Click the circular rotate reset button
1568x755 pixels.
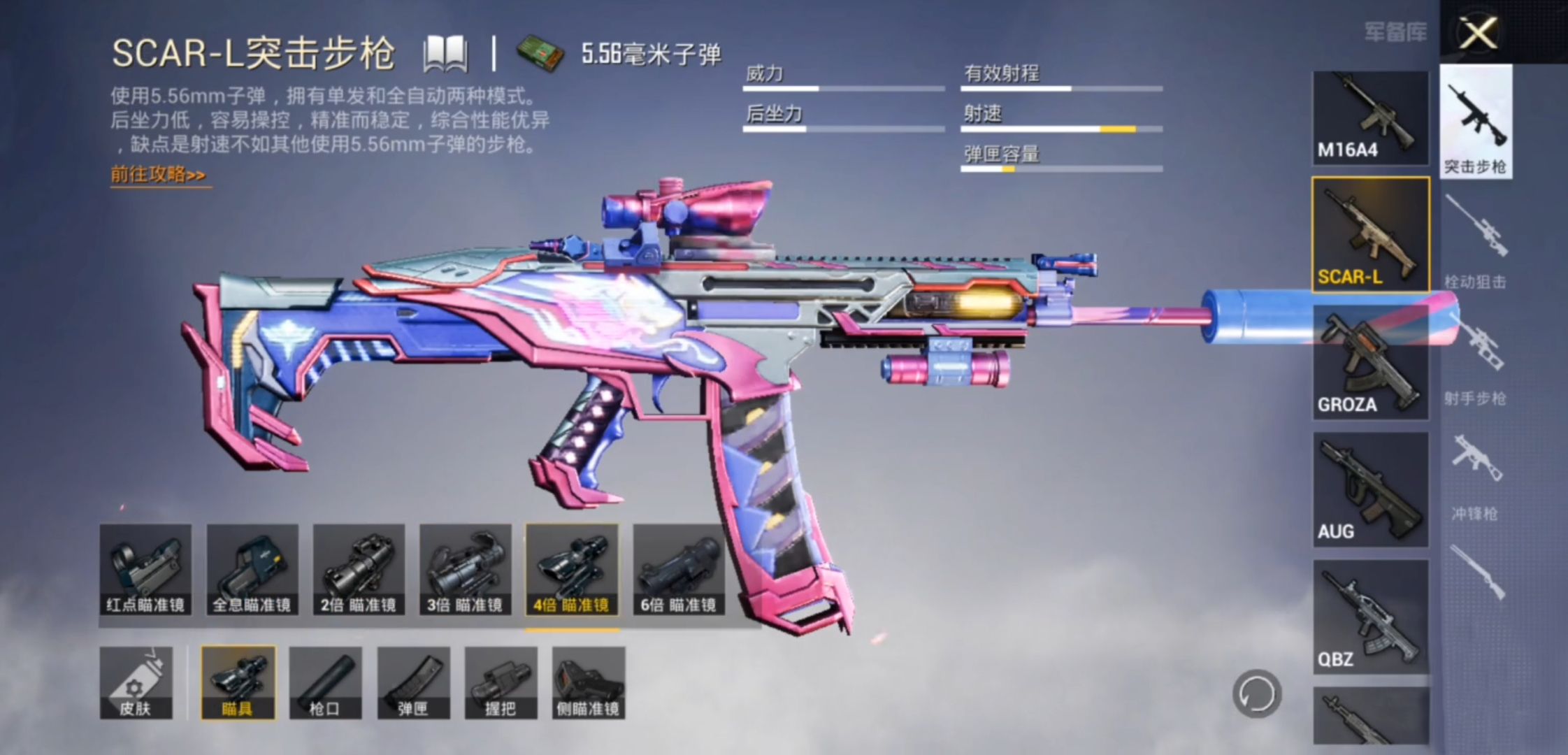[1256, 694]
